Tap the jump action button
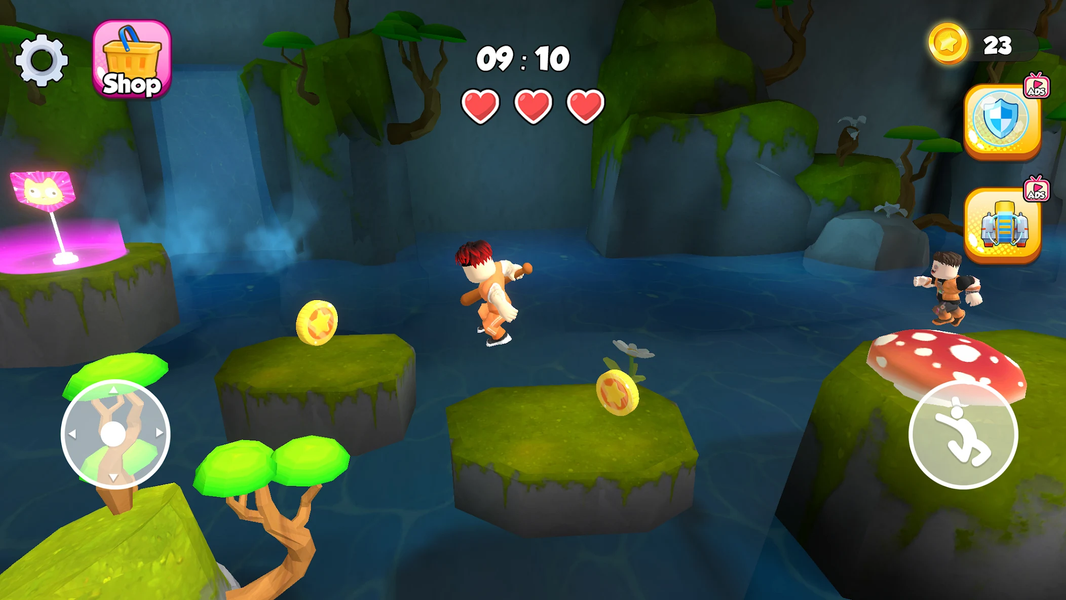 (x=962, y=435)
